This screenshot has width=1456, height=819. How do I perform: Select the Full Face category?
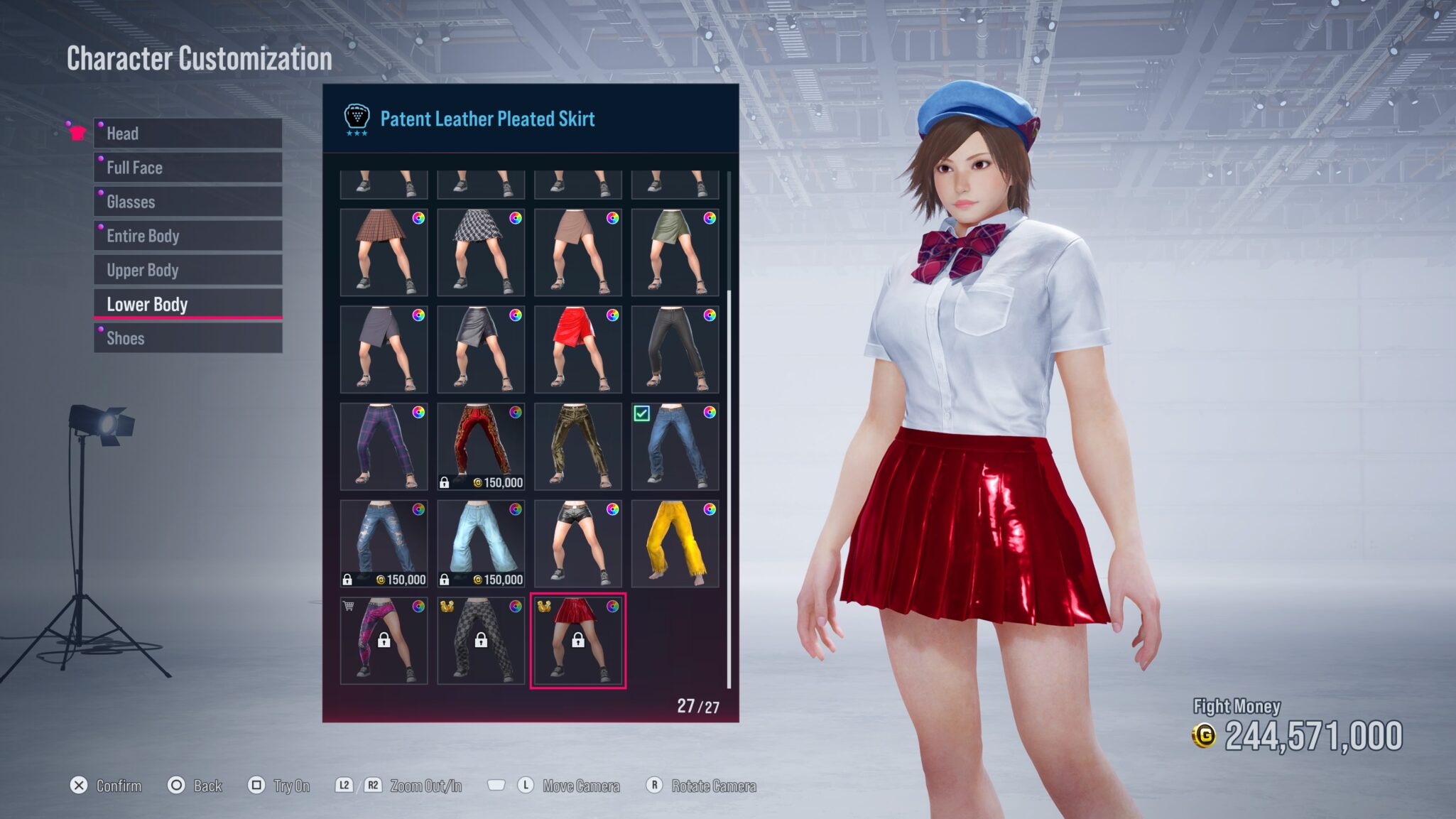pyautogui.click(x=188, y=168)
